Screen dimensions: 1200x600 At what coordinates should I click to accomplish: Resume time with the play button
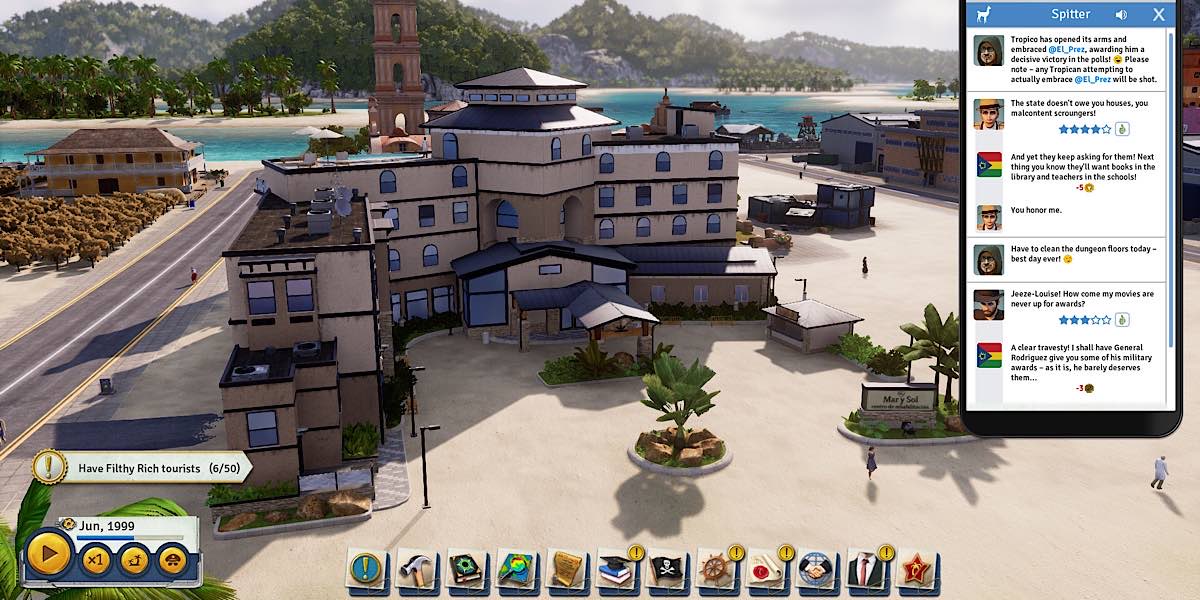coord(47,556)
